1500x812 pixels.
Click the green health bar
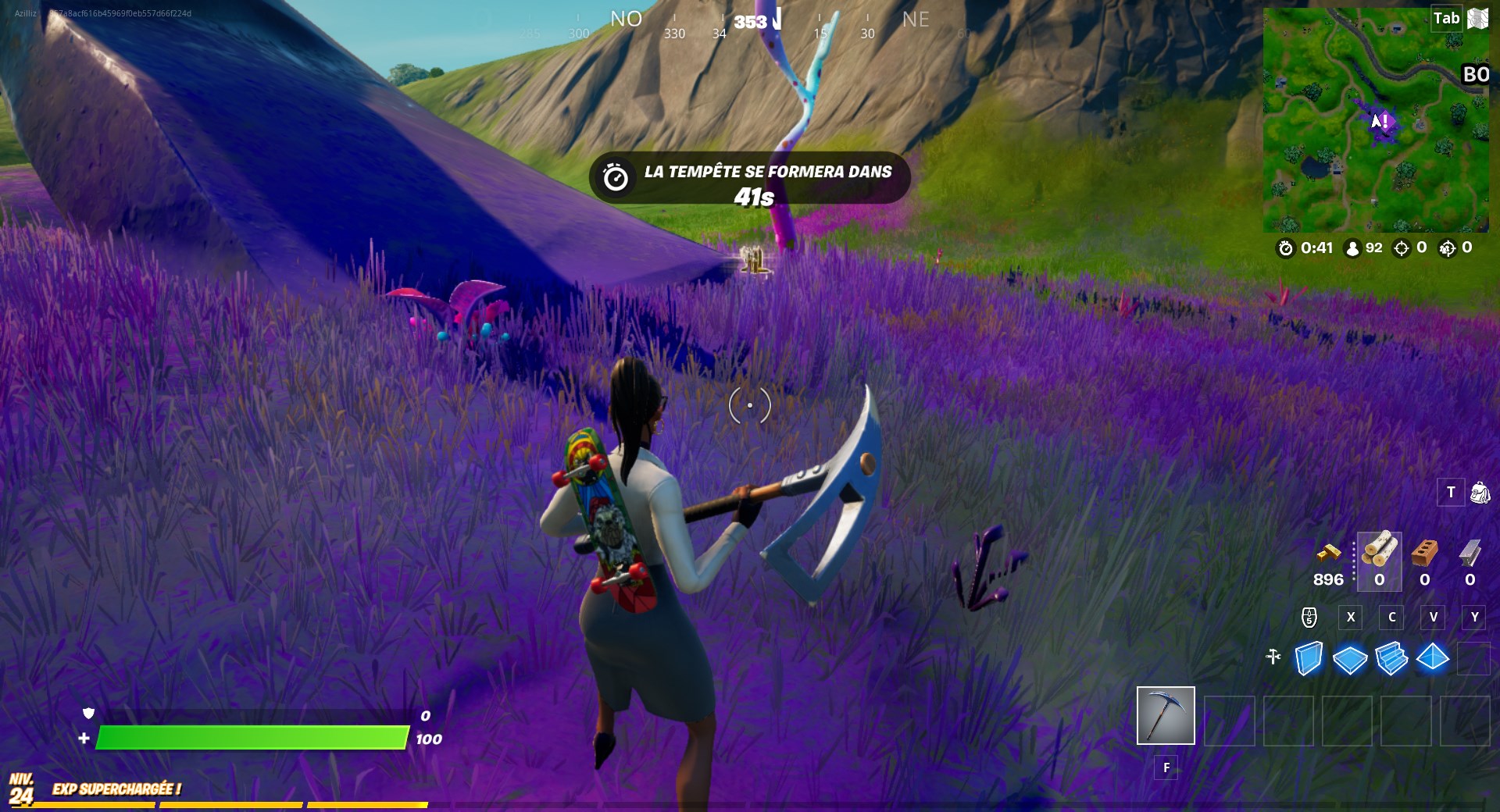[x=250, y=736]
